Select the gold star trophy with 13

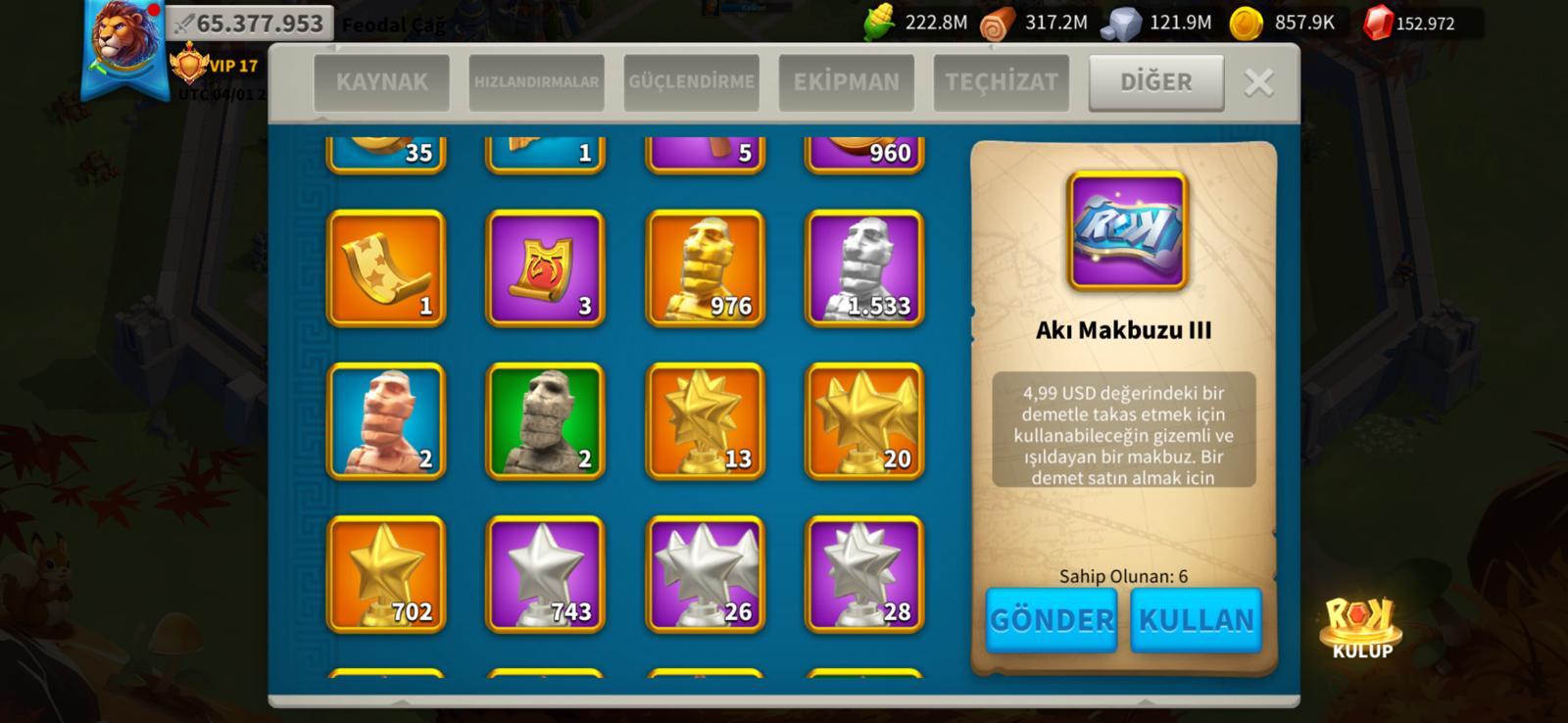[x=705, y=420]
